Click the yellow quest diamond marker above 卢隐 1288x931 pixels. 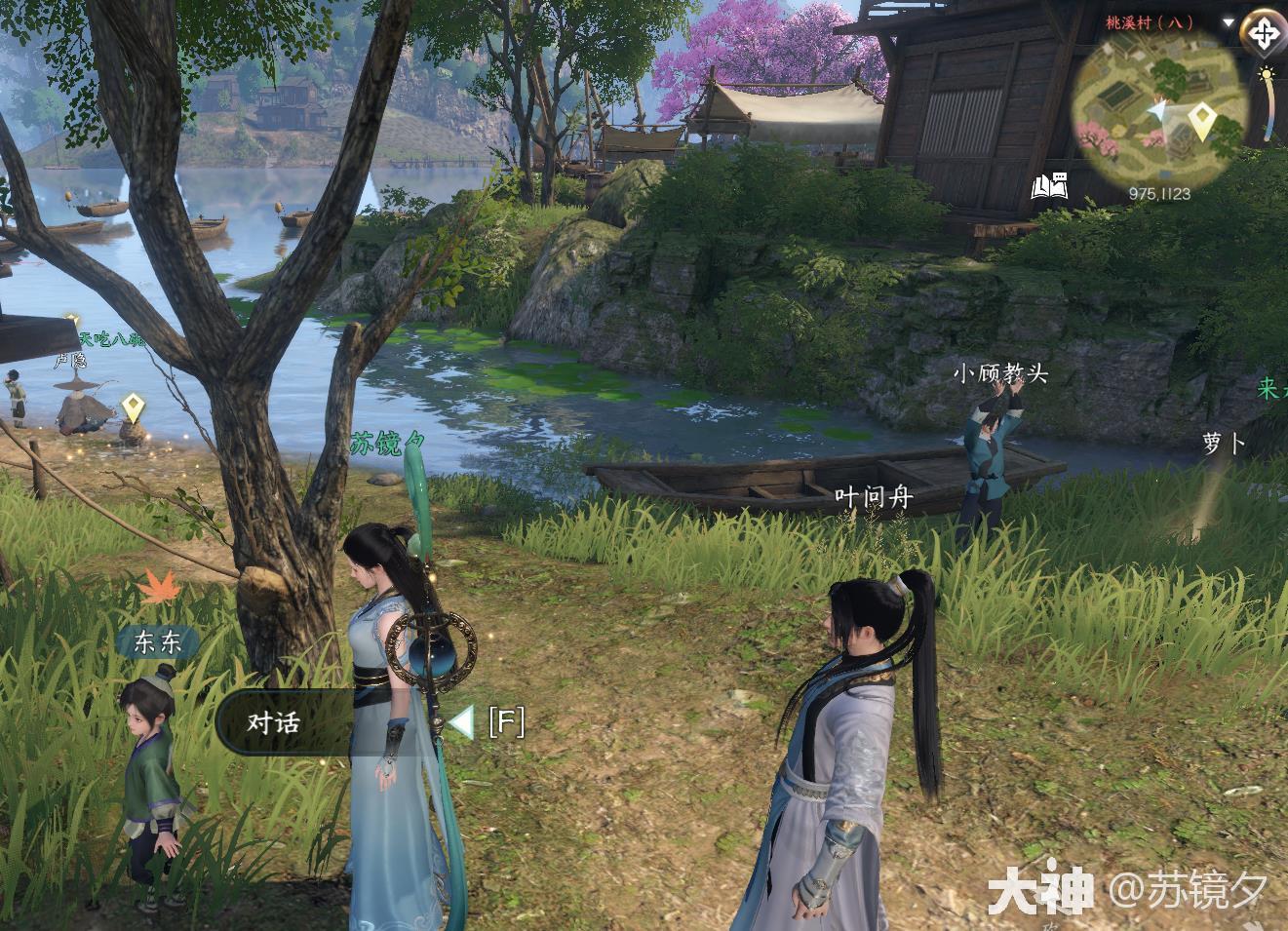pos(133,406)
